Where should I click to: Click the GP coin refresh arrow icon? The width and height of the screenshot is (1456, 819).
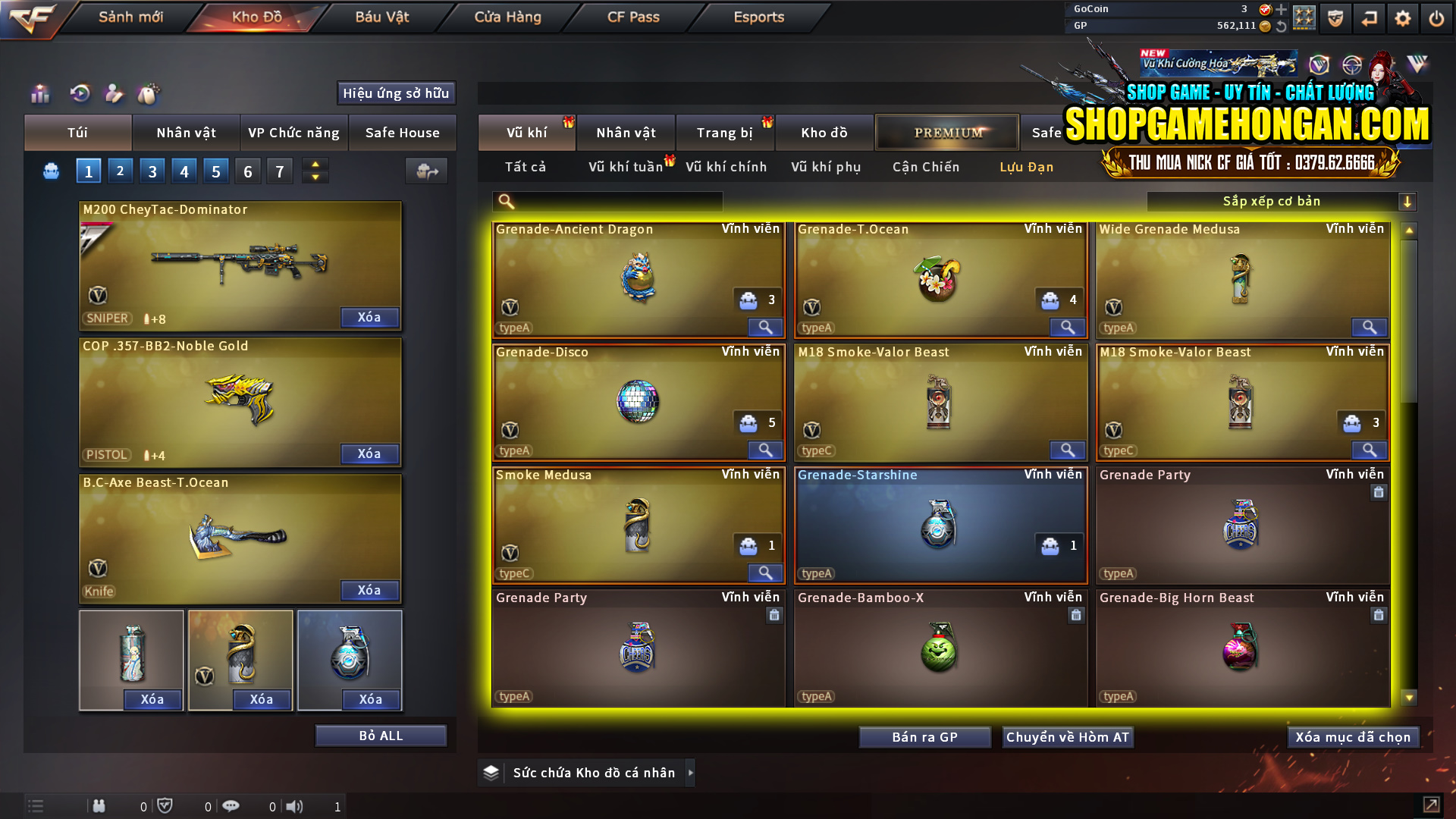1282,25
